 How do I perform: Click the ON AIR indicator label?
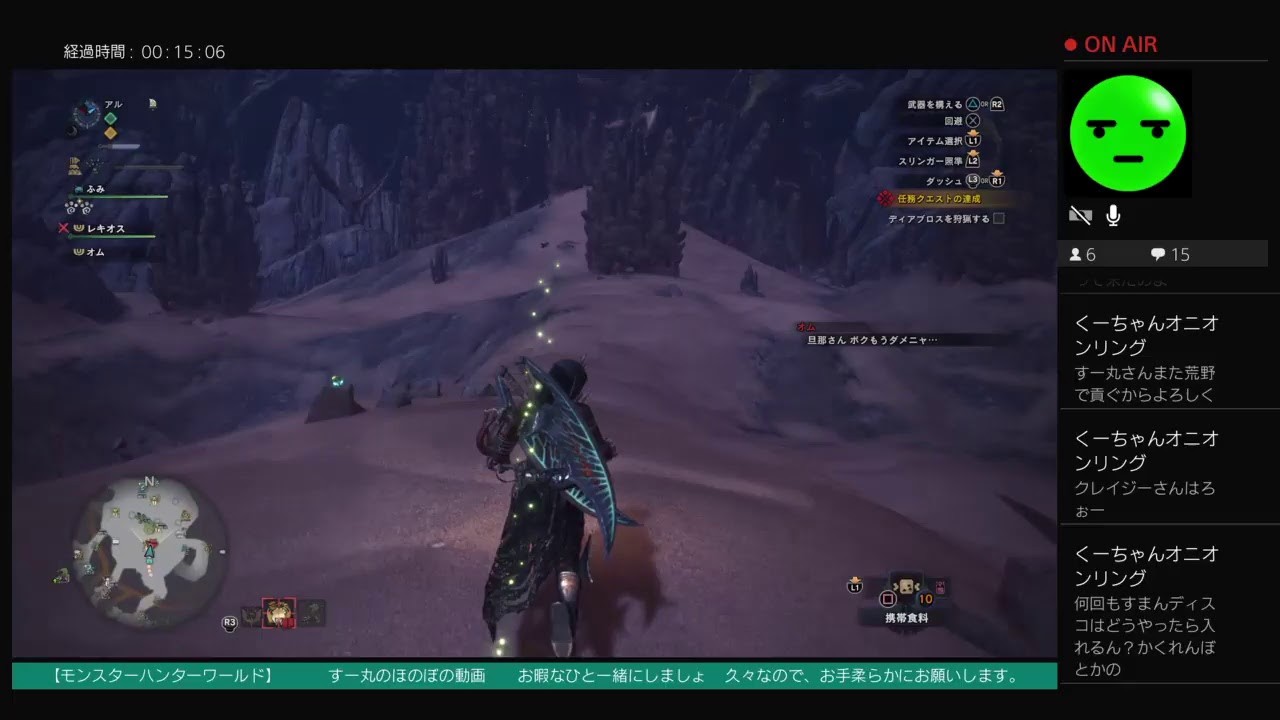coord(1120,44)
